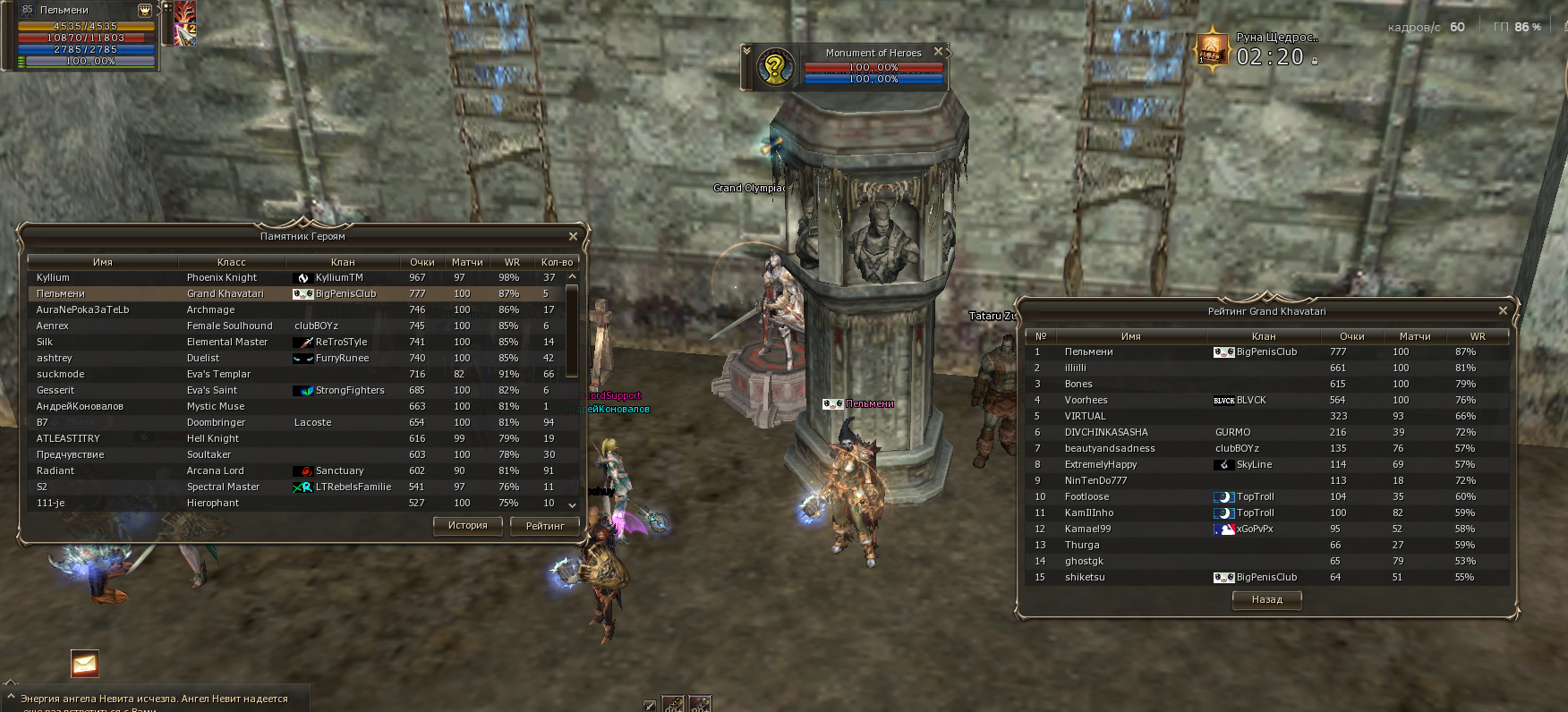Viewport: 1568px width, 712px height.
Task: Close the Рейтинг Grand Khavatari window
Action: coord(1503,310)
